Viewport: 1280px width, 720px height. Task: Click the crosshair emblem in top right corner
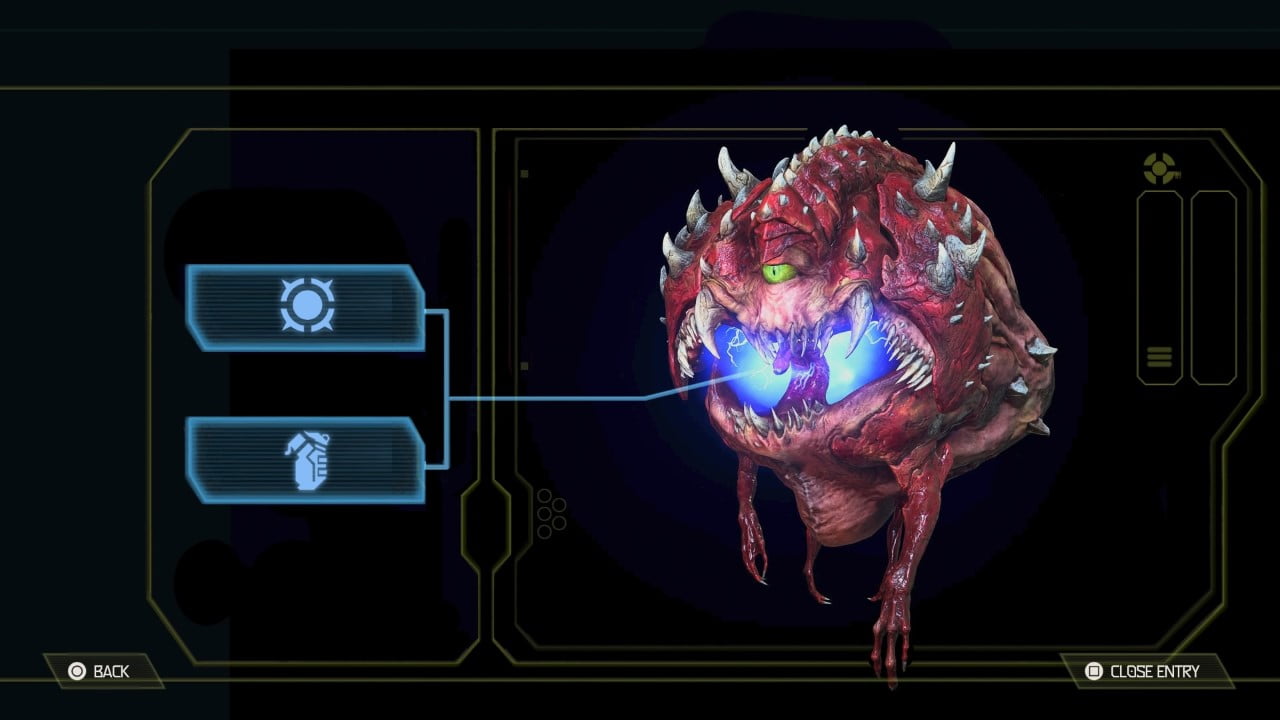tap(1160, 170)
